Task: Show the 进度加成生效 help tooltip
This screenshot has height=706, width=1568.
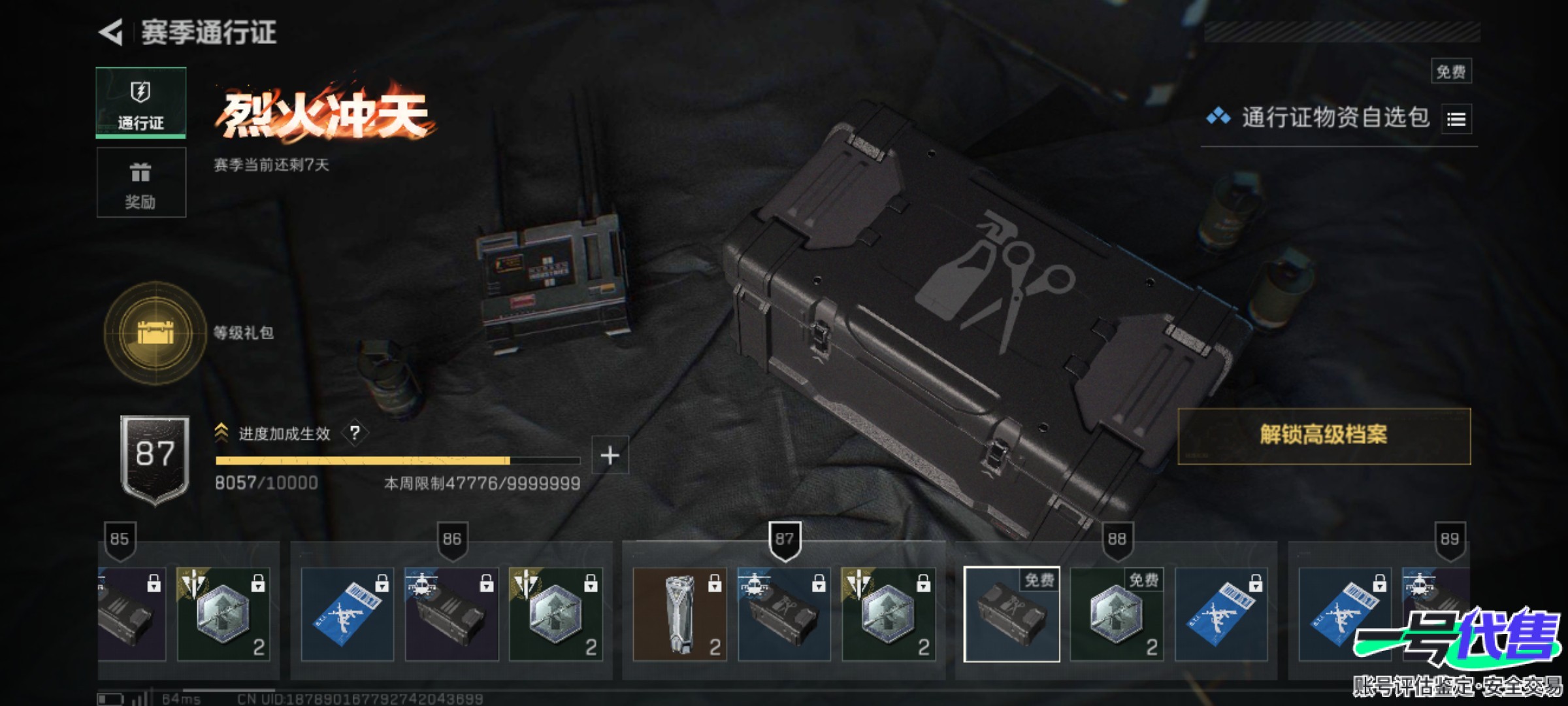Action: coord(355,433)
